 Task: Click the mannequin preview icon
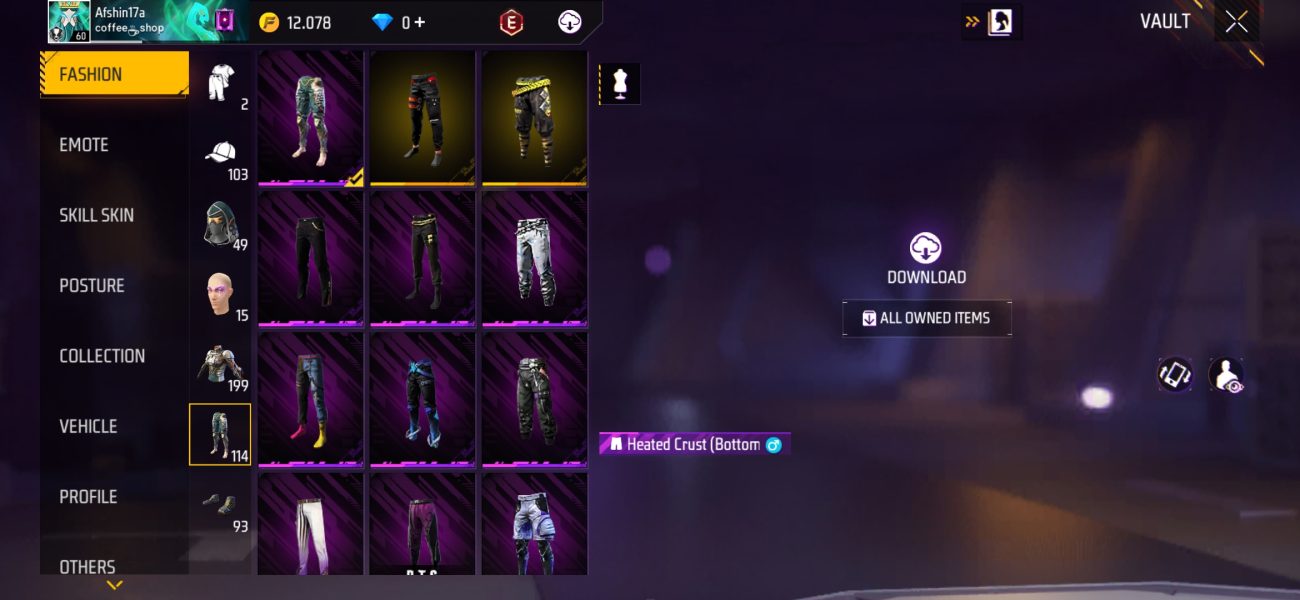tap(620, 84)
